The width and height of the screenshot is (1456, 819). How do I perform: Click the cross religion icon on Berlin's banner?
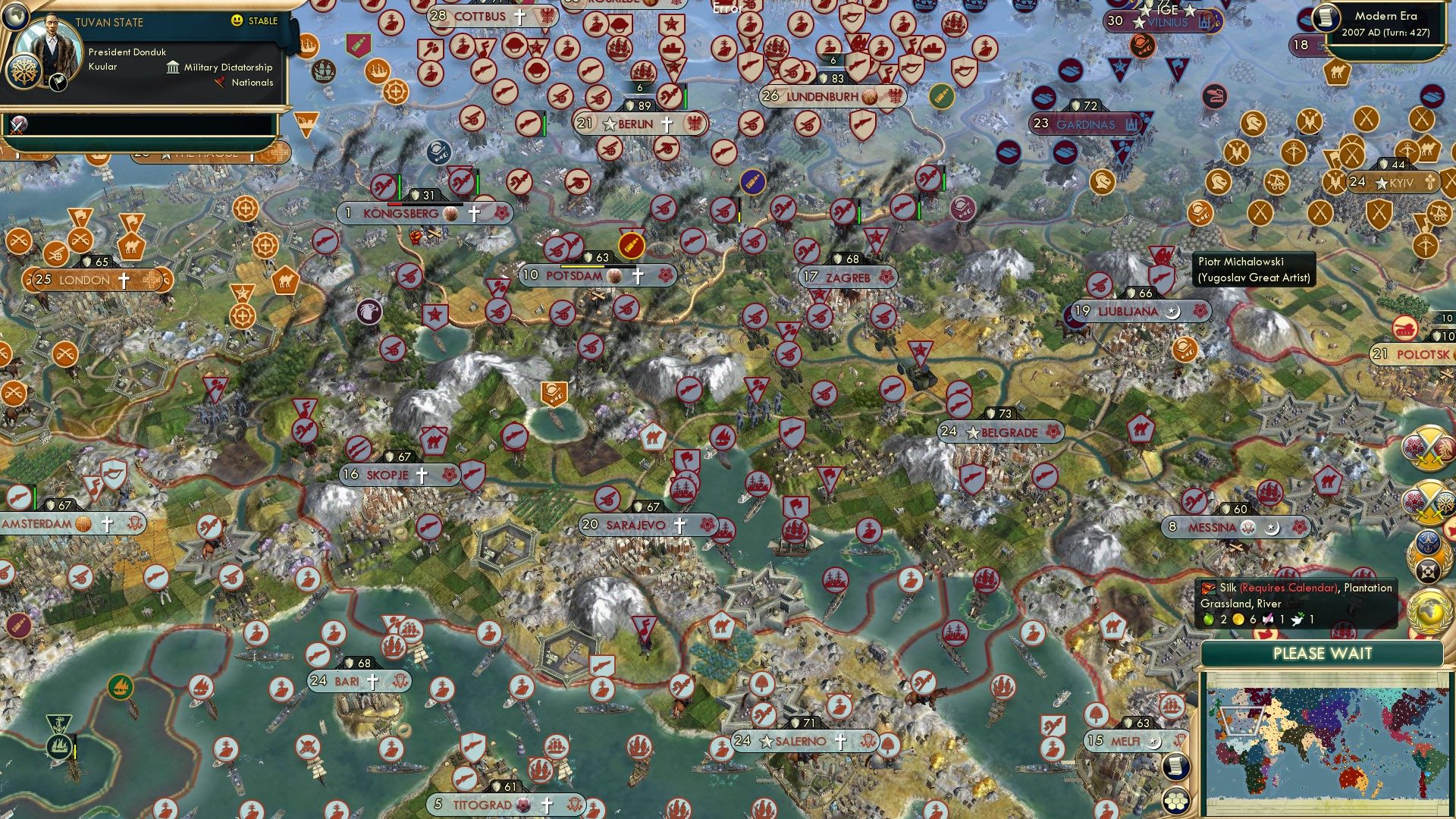click(666, 123)
